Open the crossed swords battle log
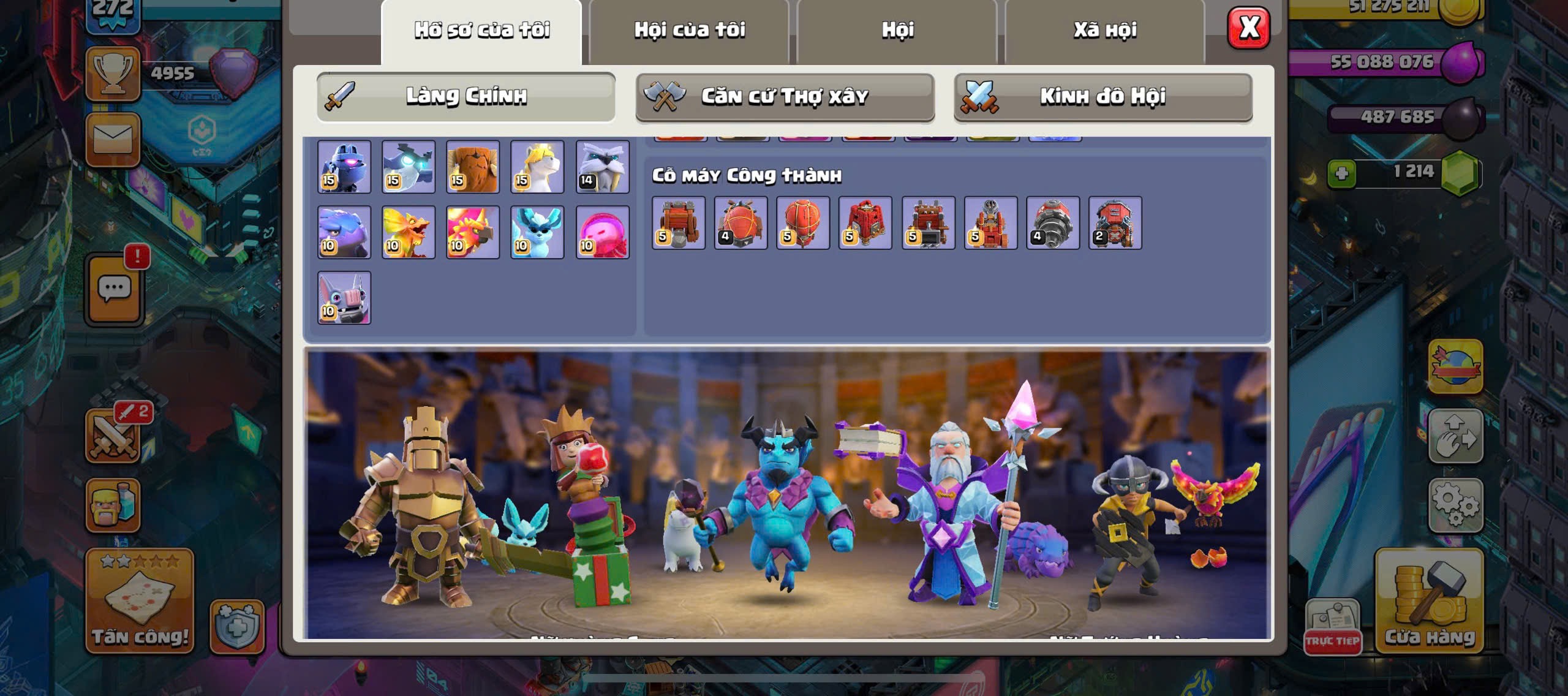Screen dimensions: 1568x696 [x=114, y=436]
